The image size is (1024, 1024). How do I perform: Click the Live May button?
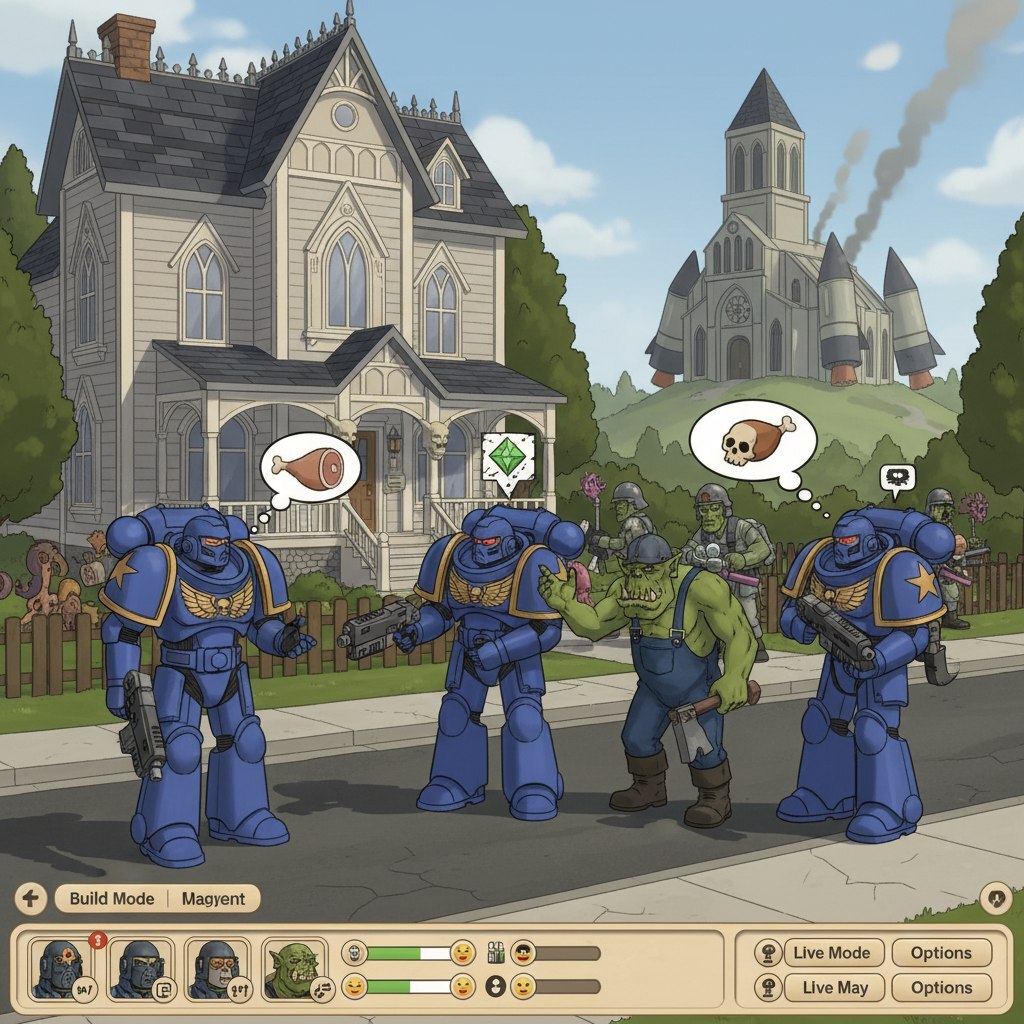pos(834,987)
